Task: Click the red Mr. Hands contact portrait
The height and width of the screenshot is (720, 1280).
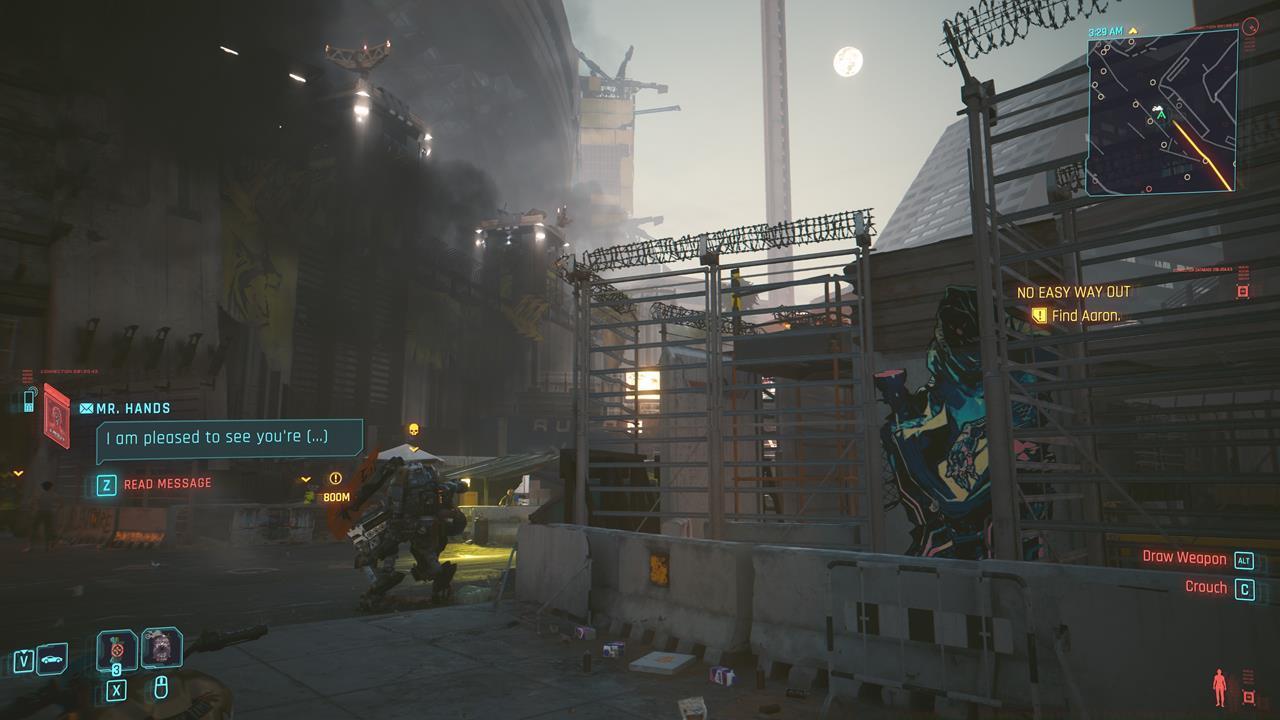Action: click(x=57, y=415)
